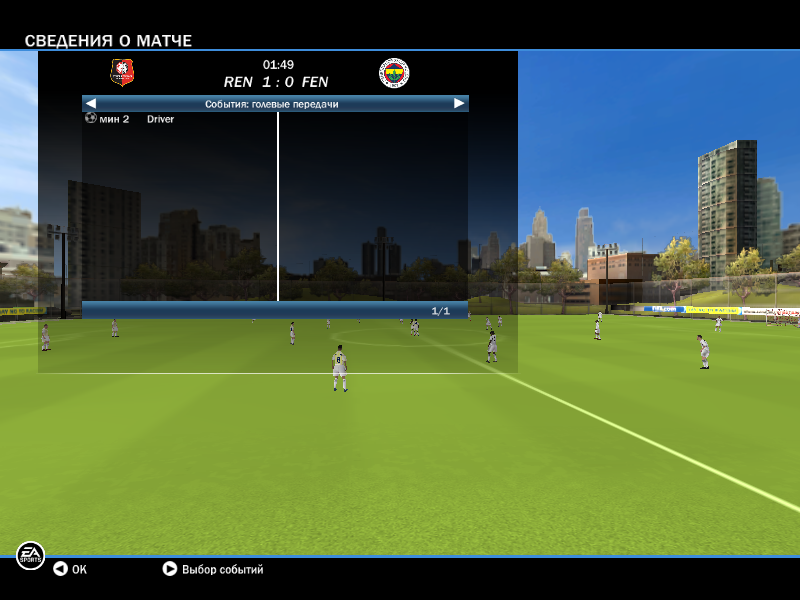Click the right arrow on the events bar
Screen dimensions: 800x600
459,103
